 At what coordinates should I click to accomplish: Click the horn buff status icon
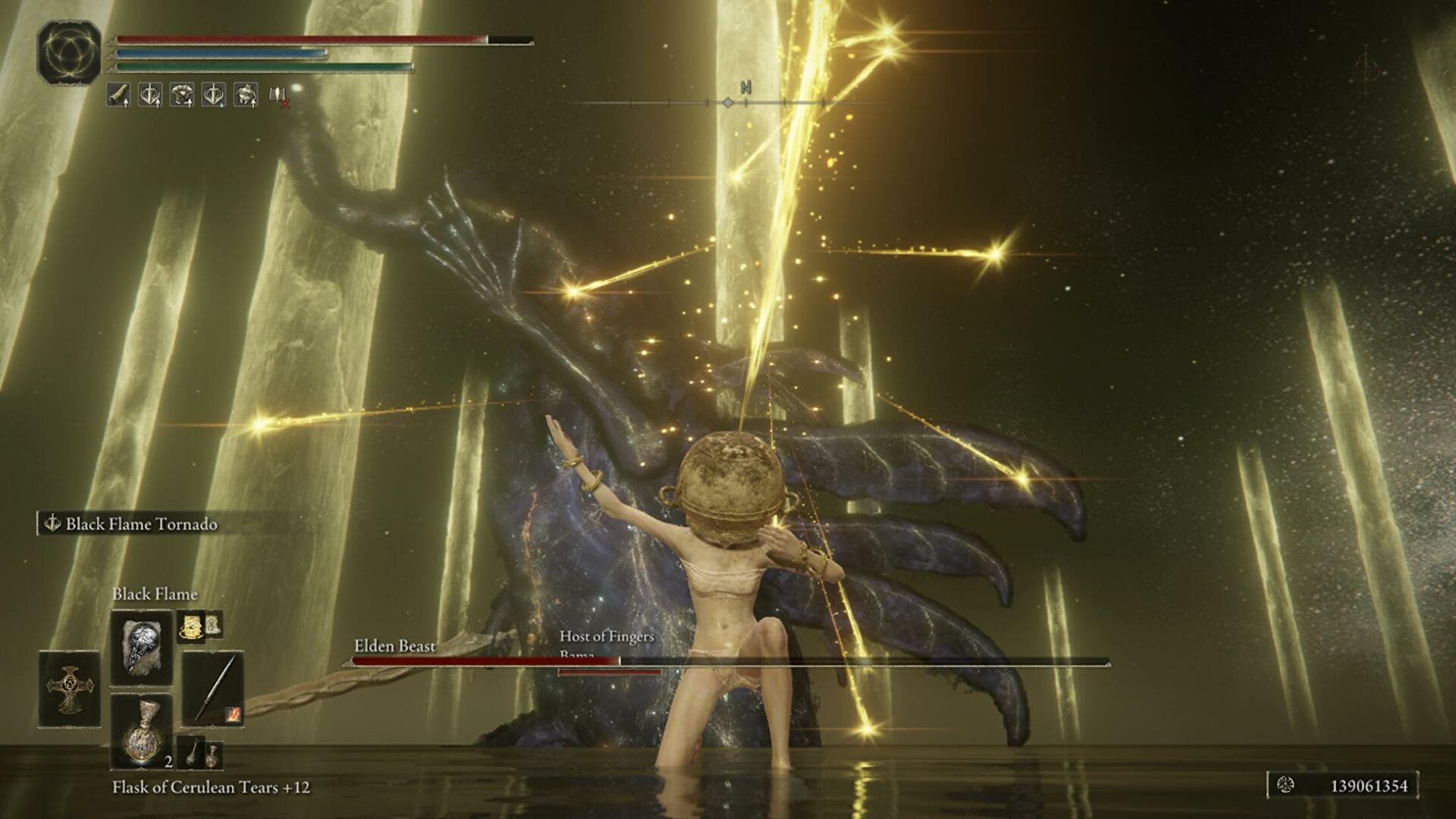click(118, 95)
